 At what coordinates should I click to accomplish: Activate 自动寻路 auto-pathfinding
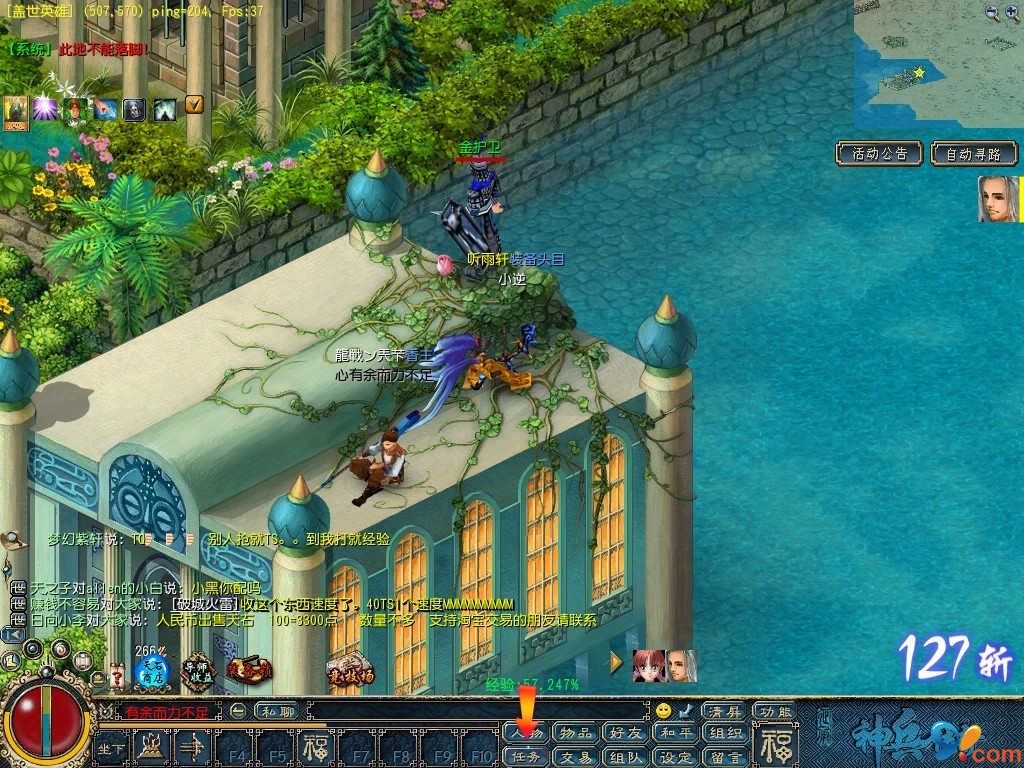(x=973, y=154)
